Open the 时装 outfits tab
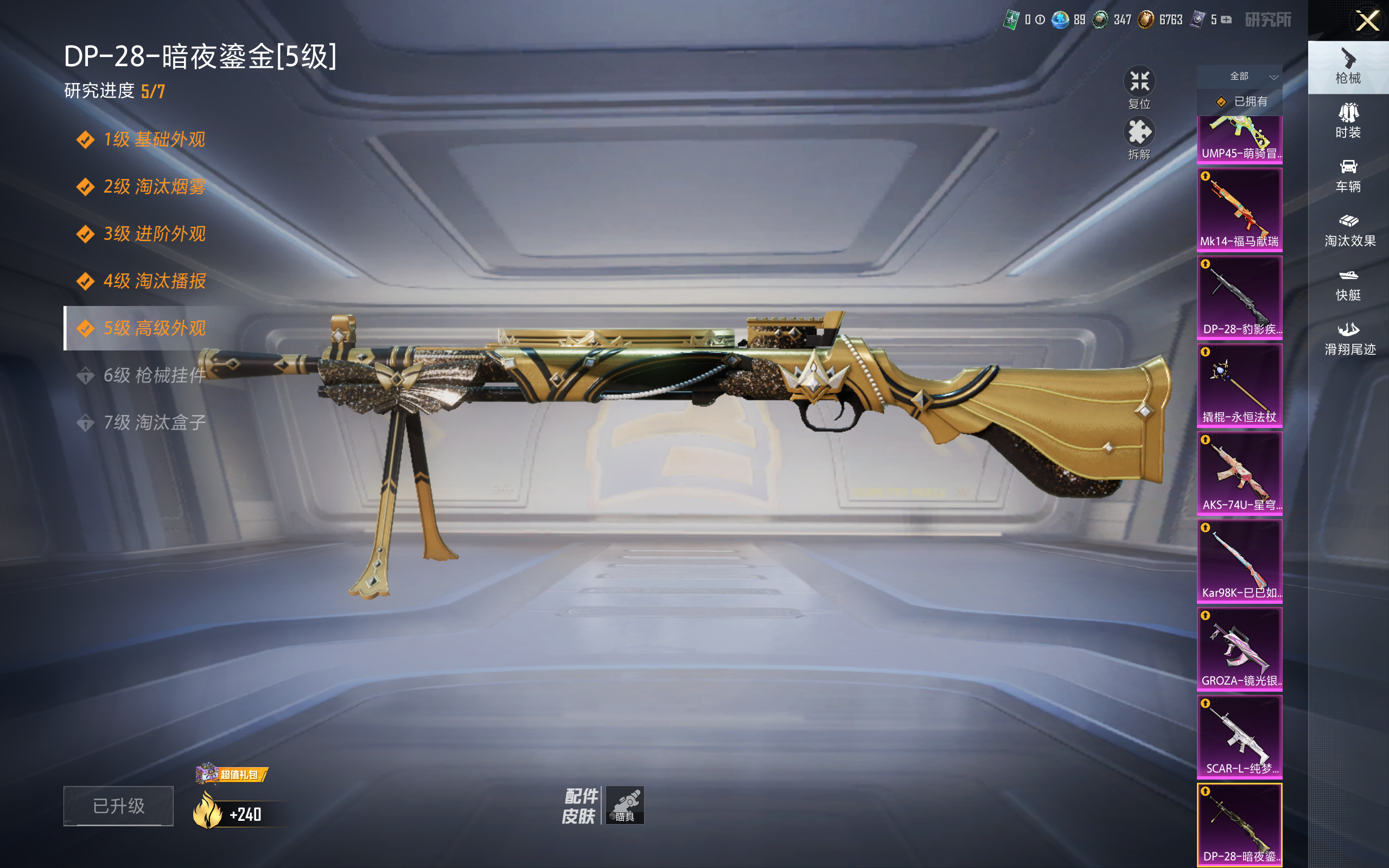The width and height of the screenshot is (1389, 868). coord(1348,120)
